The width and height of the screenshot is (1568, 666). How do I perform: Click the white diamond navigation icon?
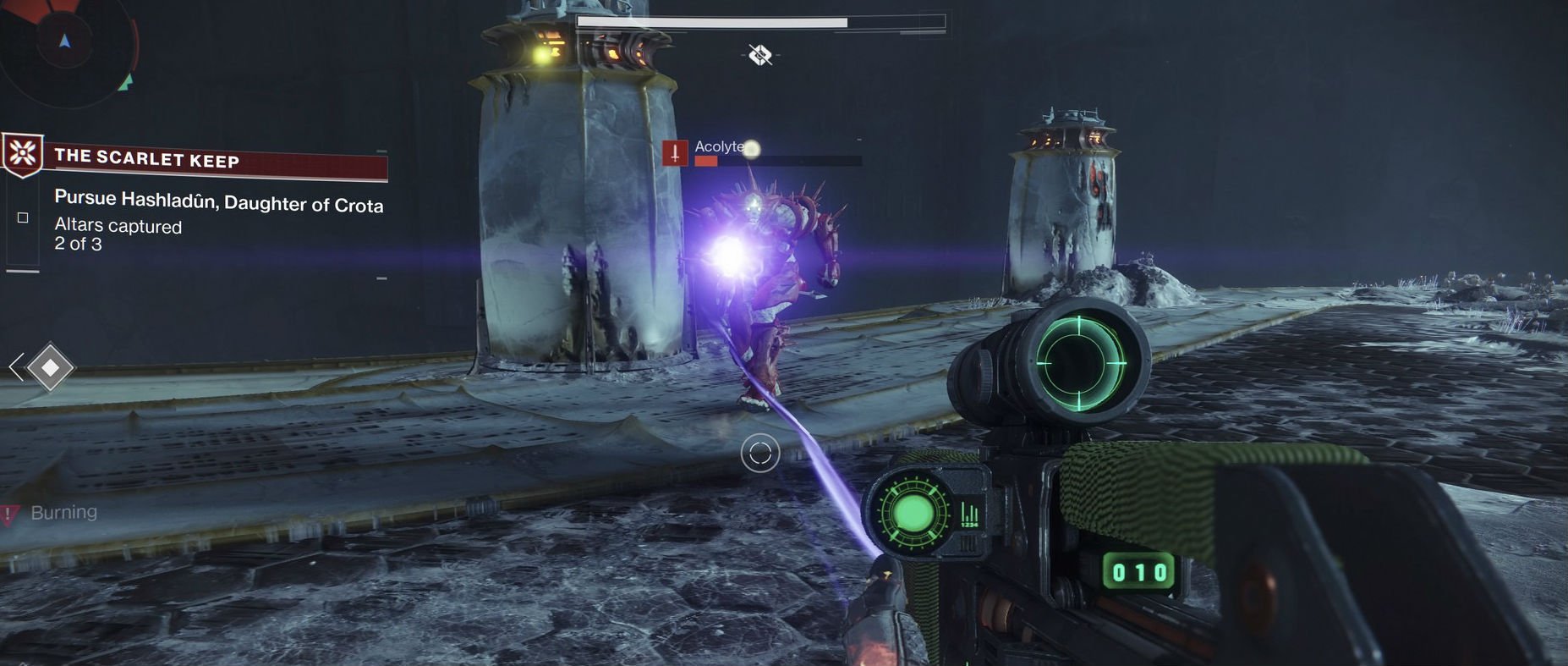point(50,367)
